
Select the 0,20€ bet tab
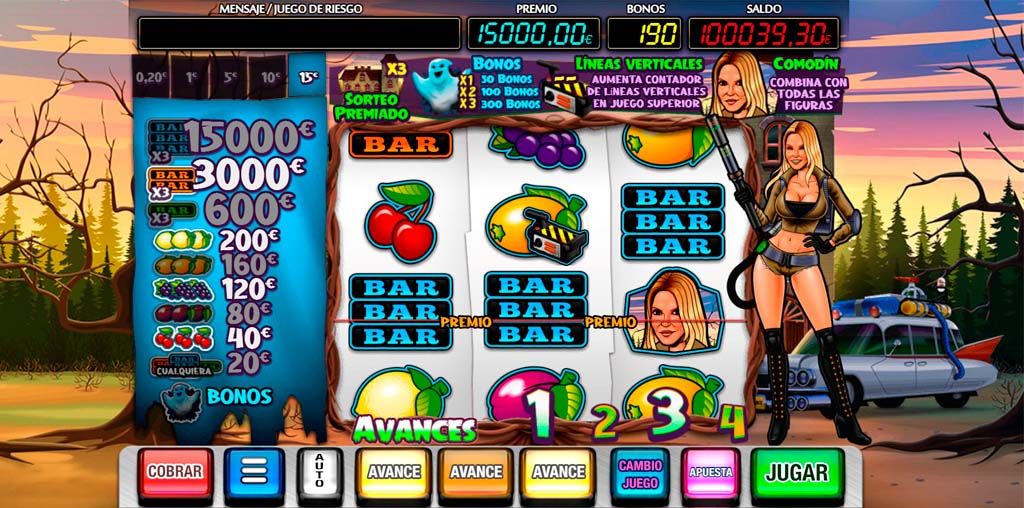pyautogui.click(x=151, y=76)
